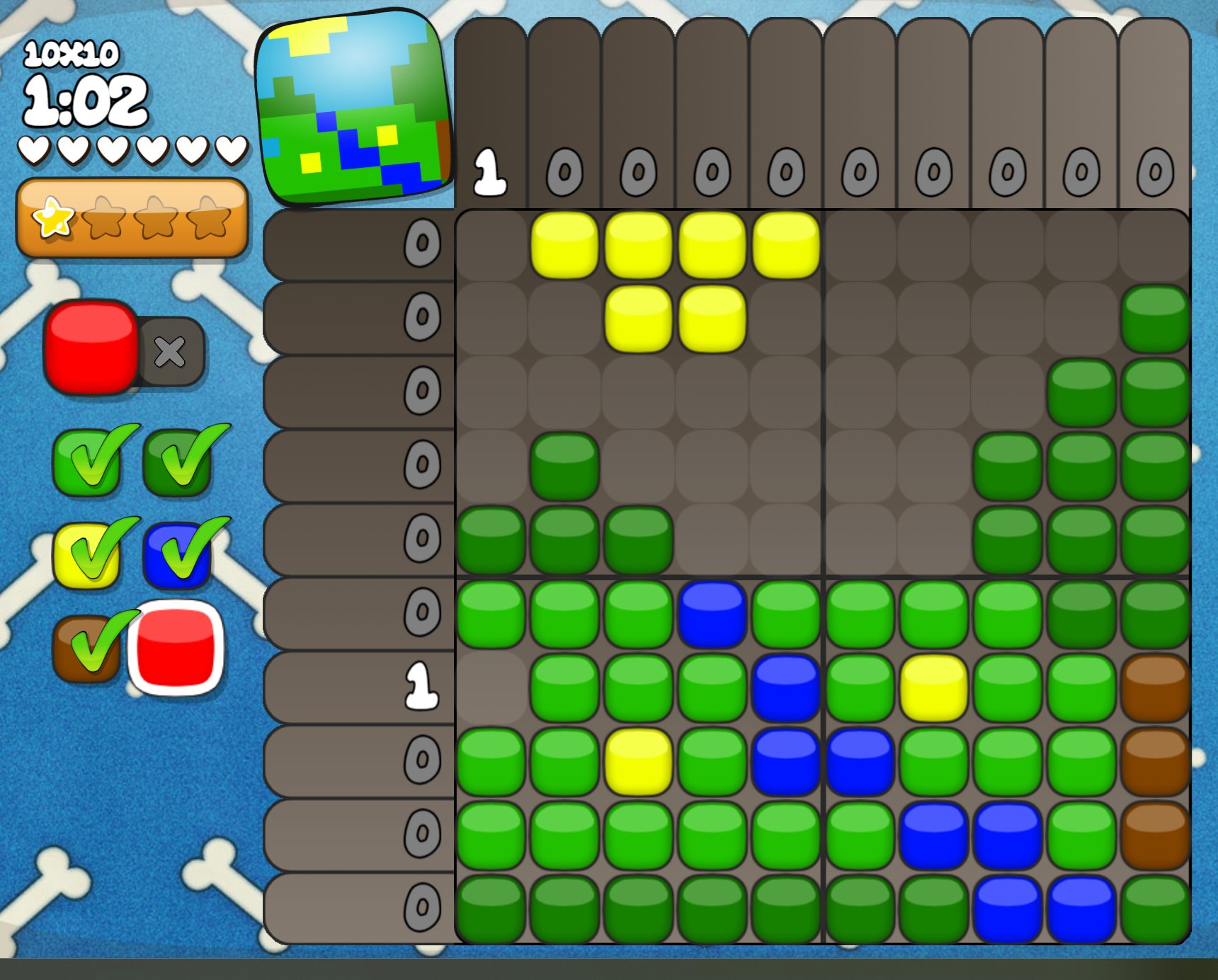
Task: Choose the light green color swatch
Action: (86, 462)
